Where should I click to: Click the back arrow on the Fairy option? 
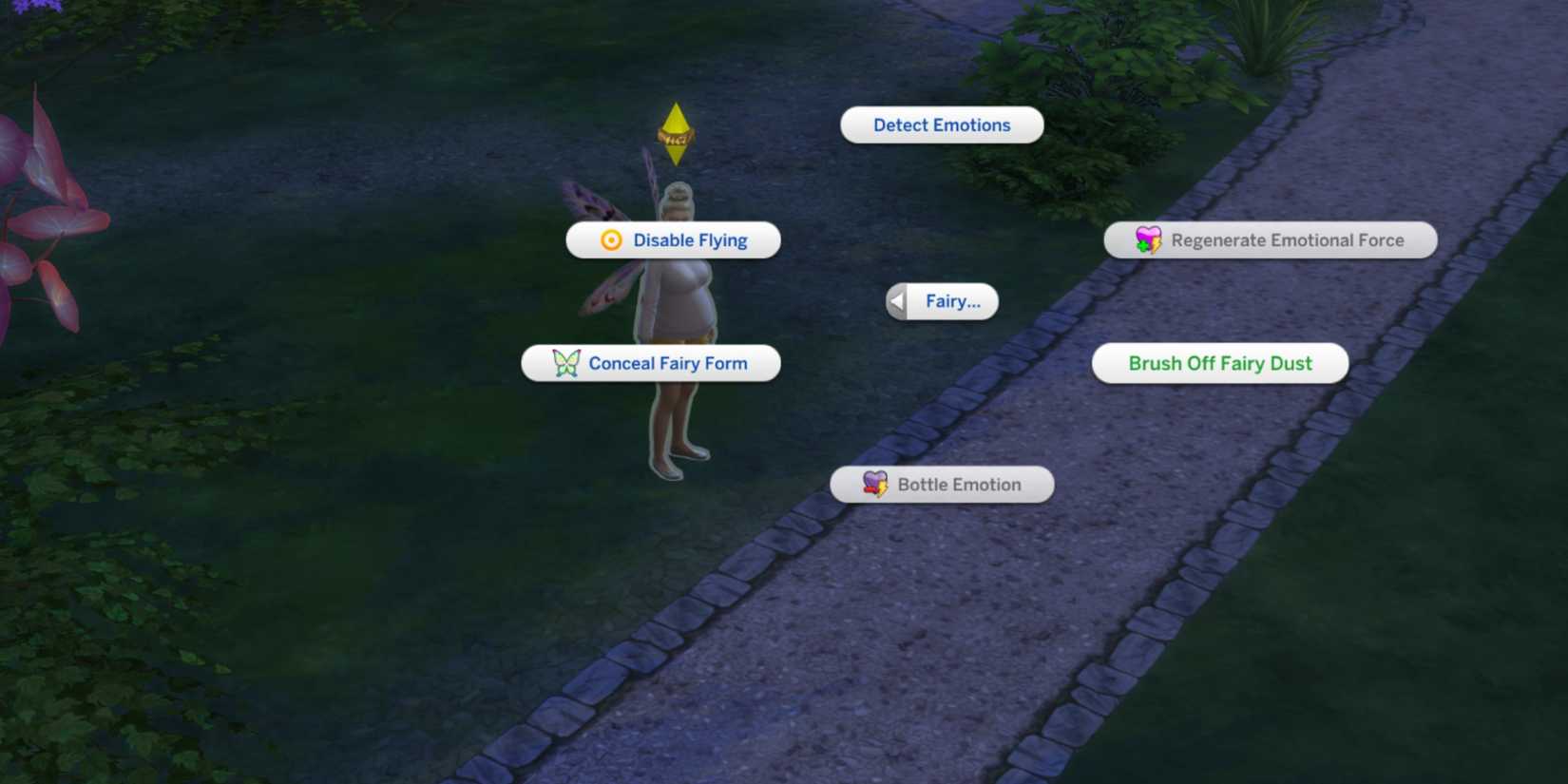[x=894, y=300]
